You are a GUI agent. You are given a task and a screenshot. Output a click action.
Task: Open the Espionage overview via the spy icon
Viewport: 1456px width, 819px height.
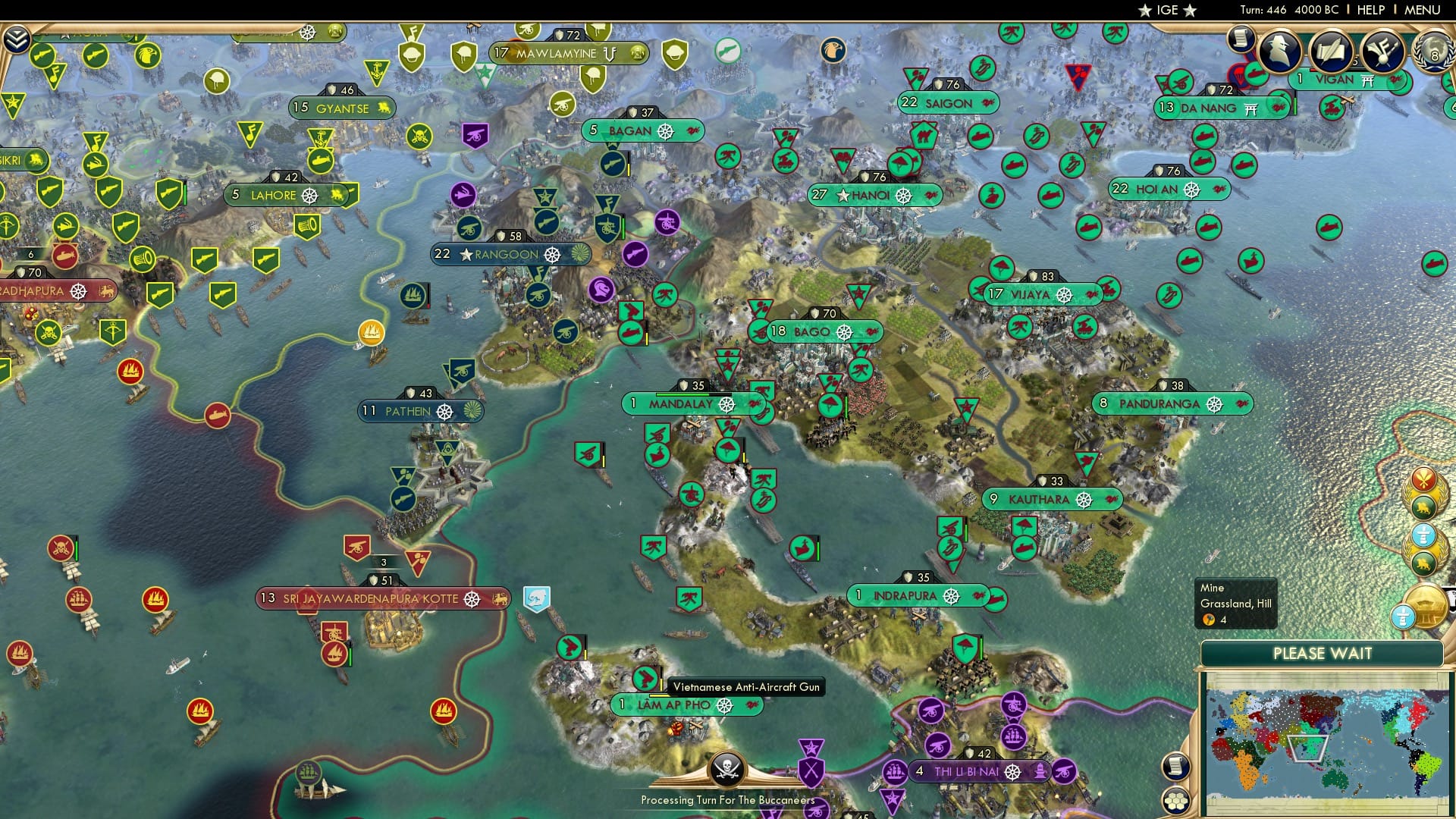point(1279,50)
